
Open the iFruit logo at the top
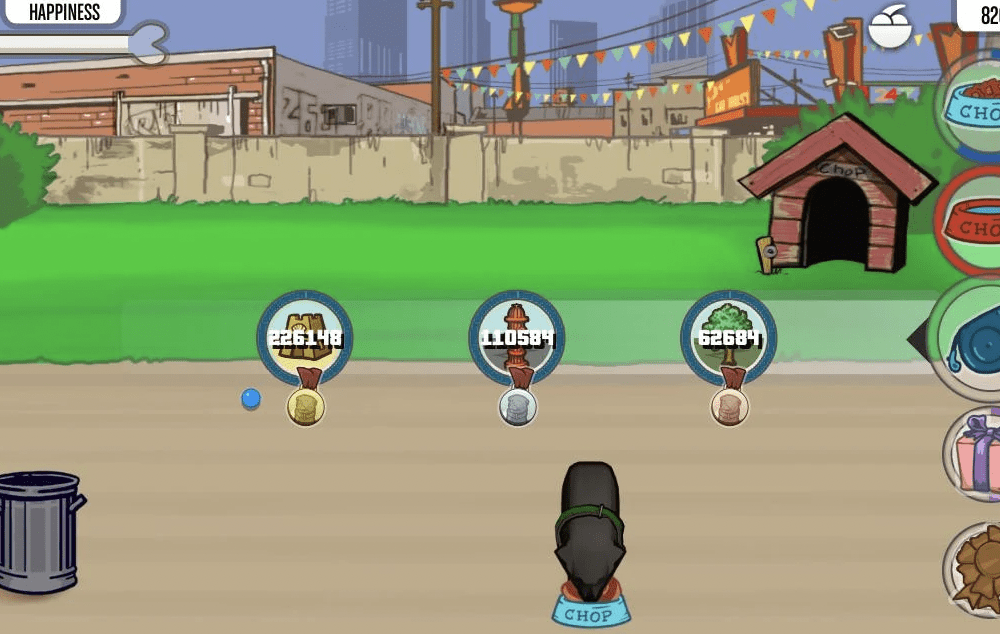point(890,27)
